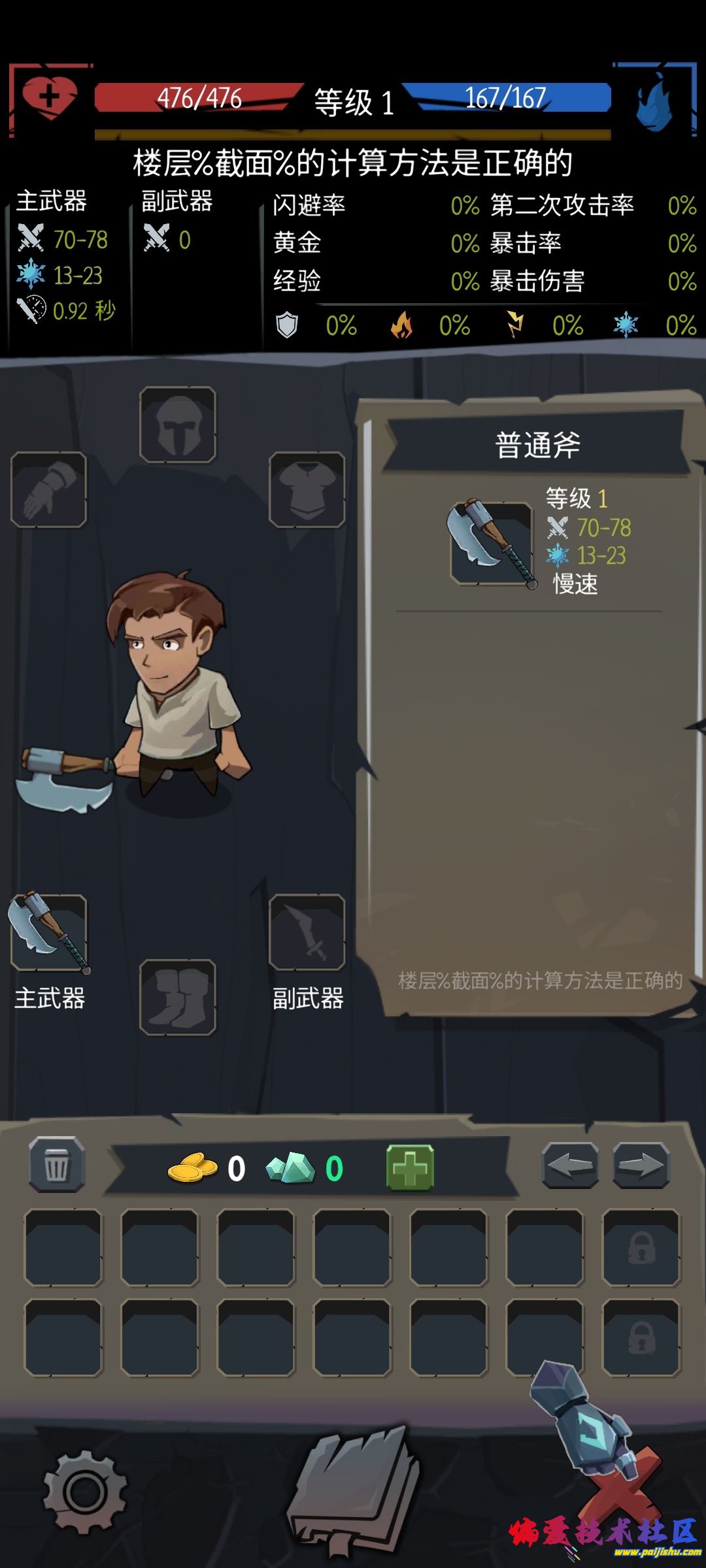Select the equipped main weapon axe slot

click(49, 932)
